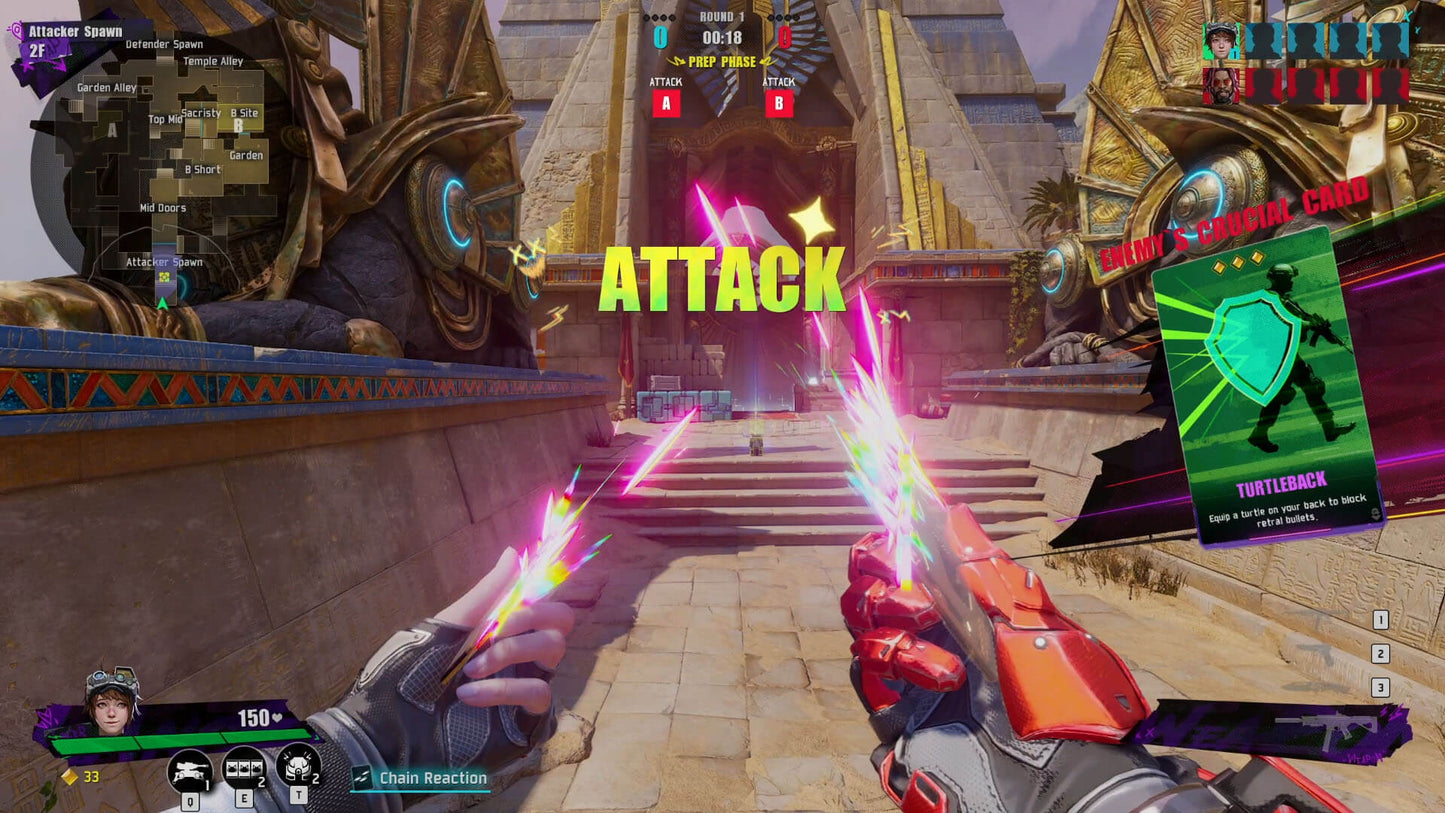Expand weapon slot 3 in the sidebar

[1381, 687]
